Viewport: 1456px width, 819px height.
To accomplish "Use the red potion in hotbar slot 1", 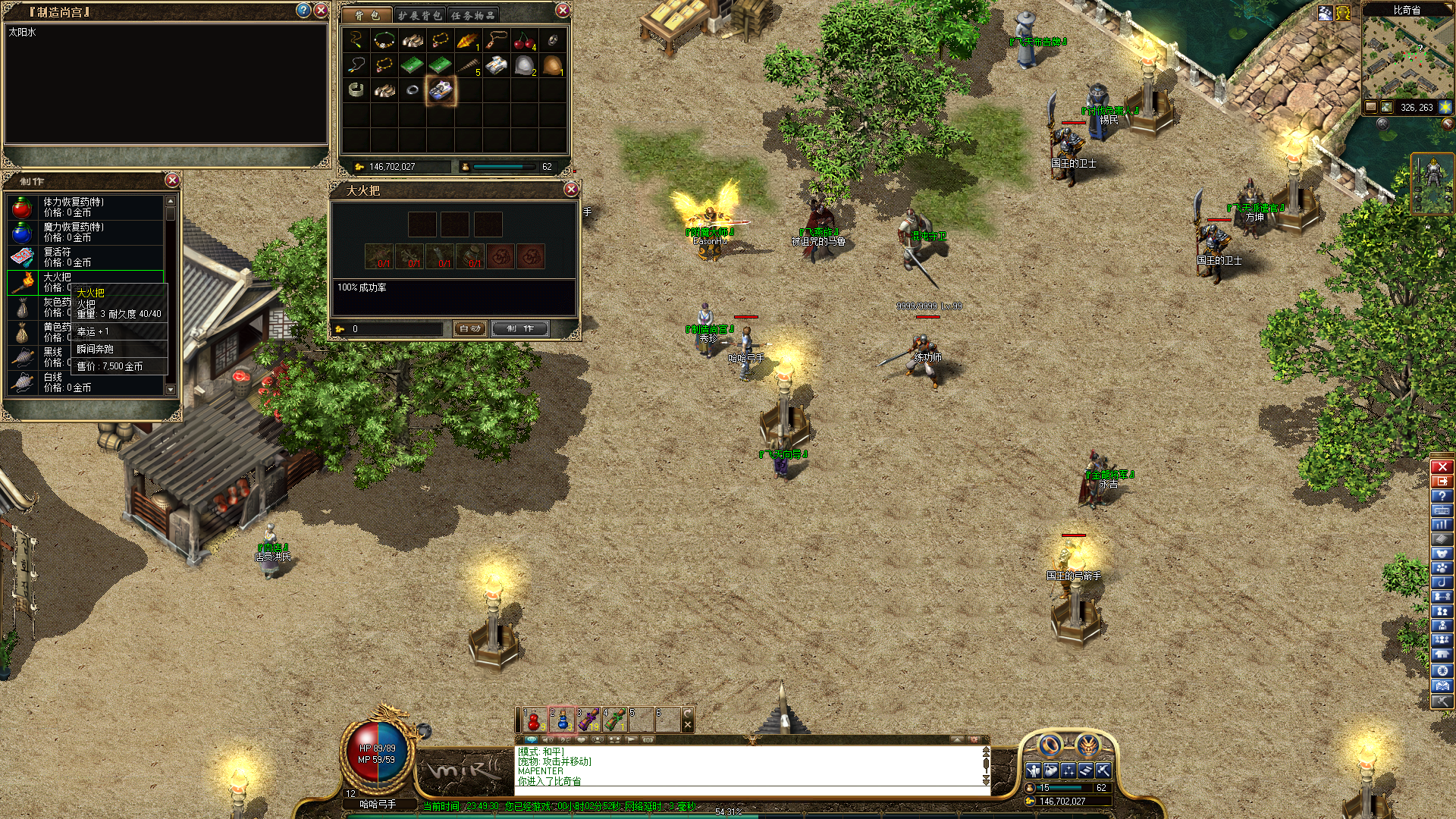I will coord(535,720).
